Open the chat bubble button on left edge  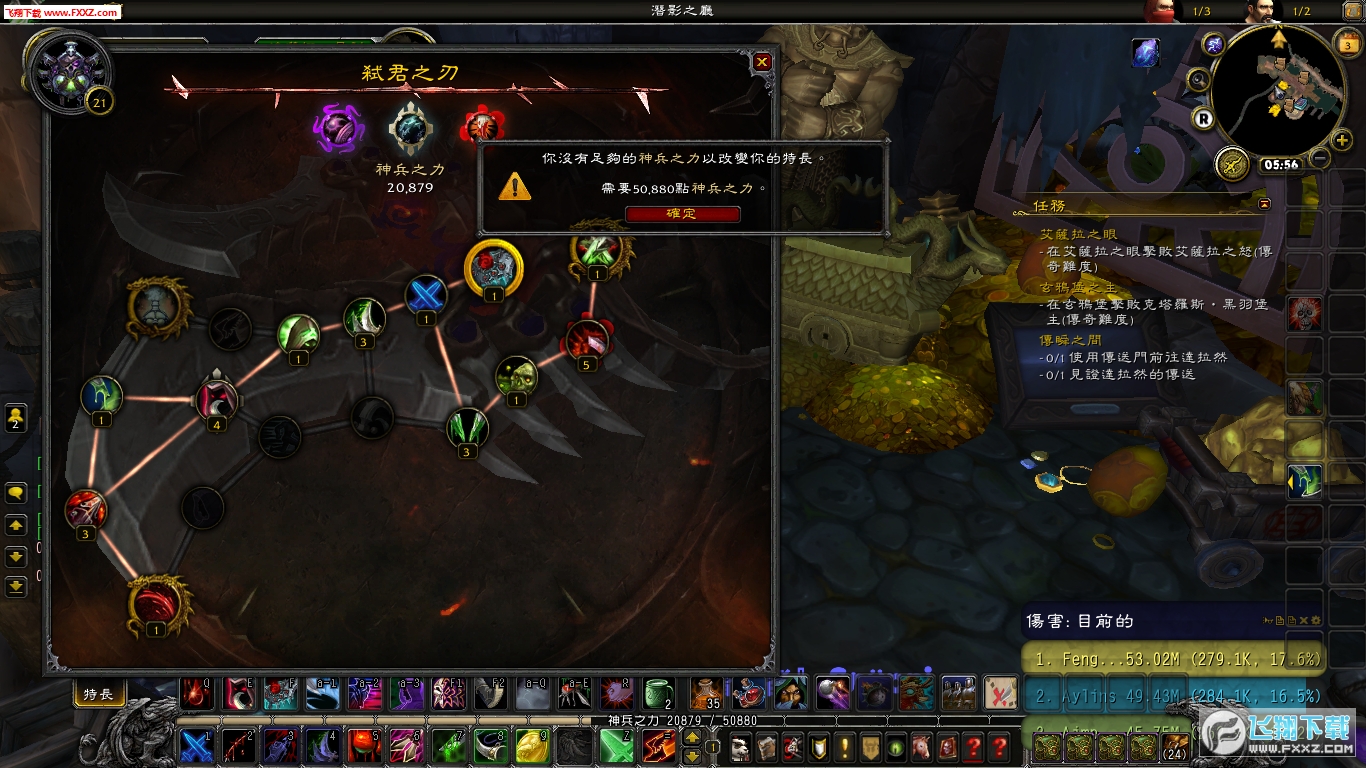(x=16, y=493)
